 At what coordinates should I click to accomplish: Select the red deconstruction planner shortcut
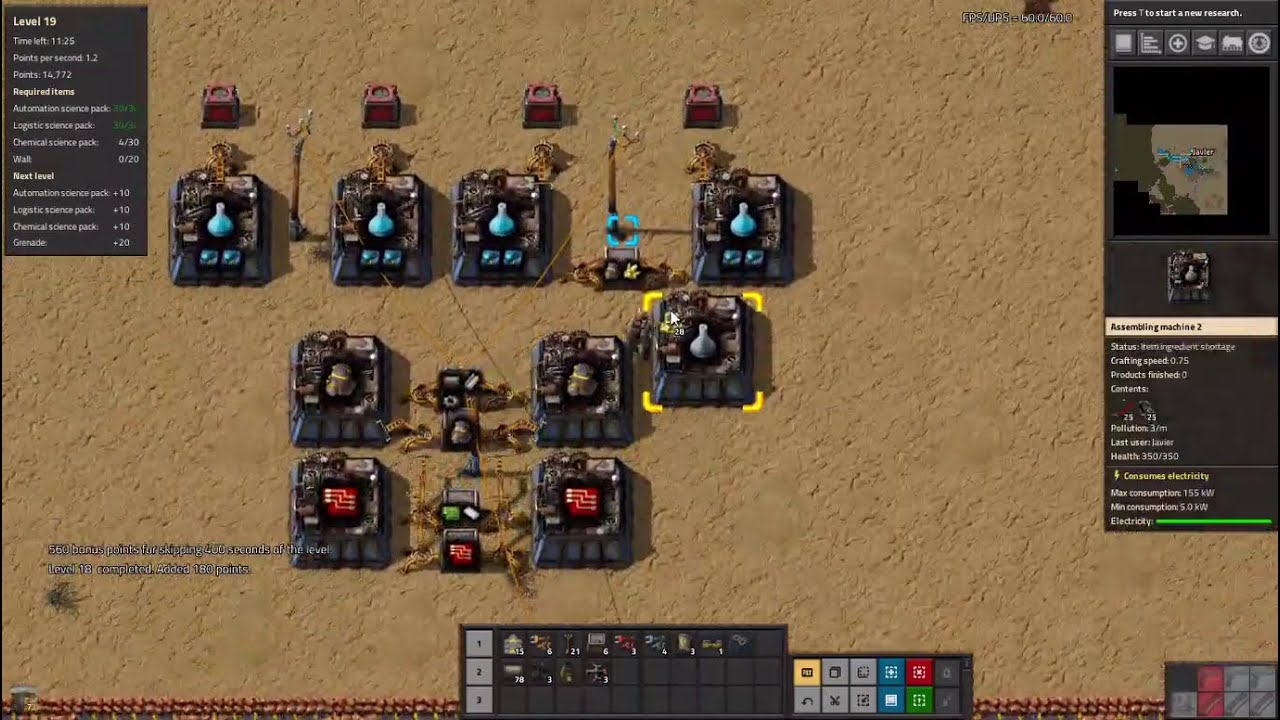tap(919, 672)
